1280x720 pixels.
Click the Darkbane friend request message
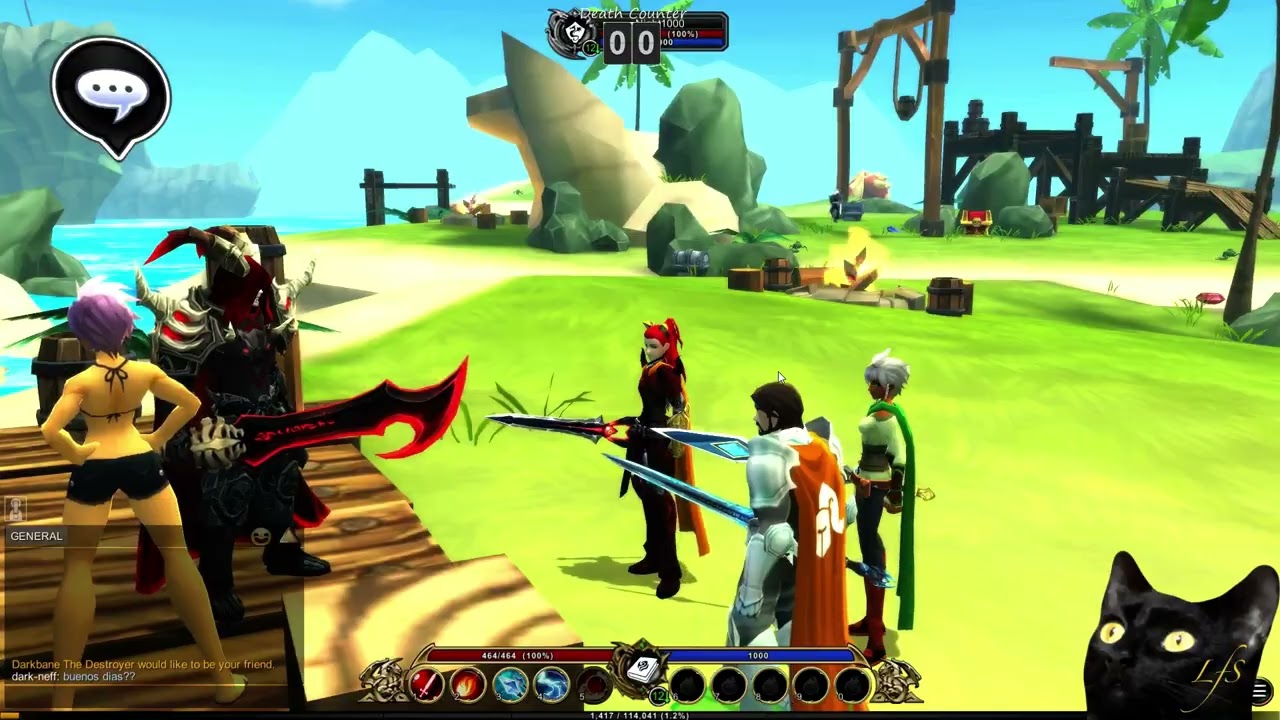coord(142,664)
